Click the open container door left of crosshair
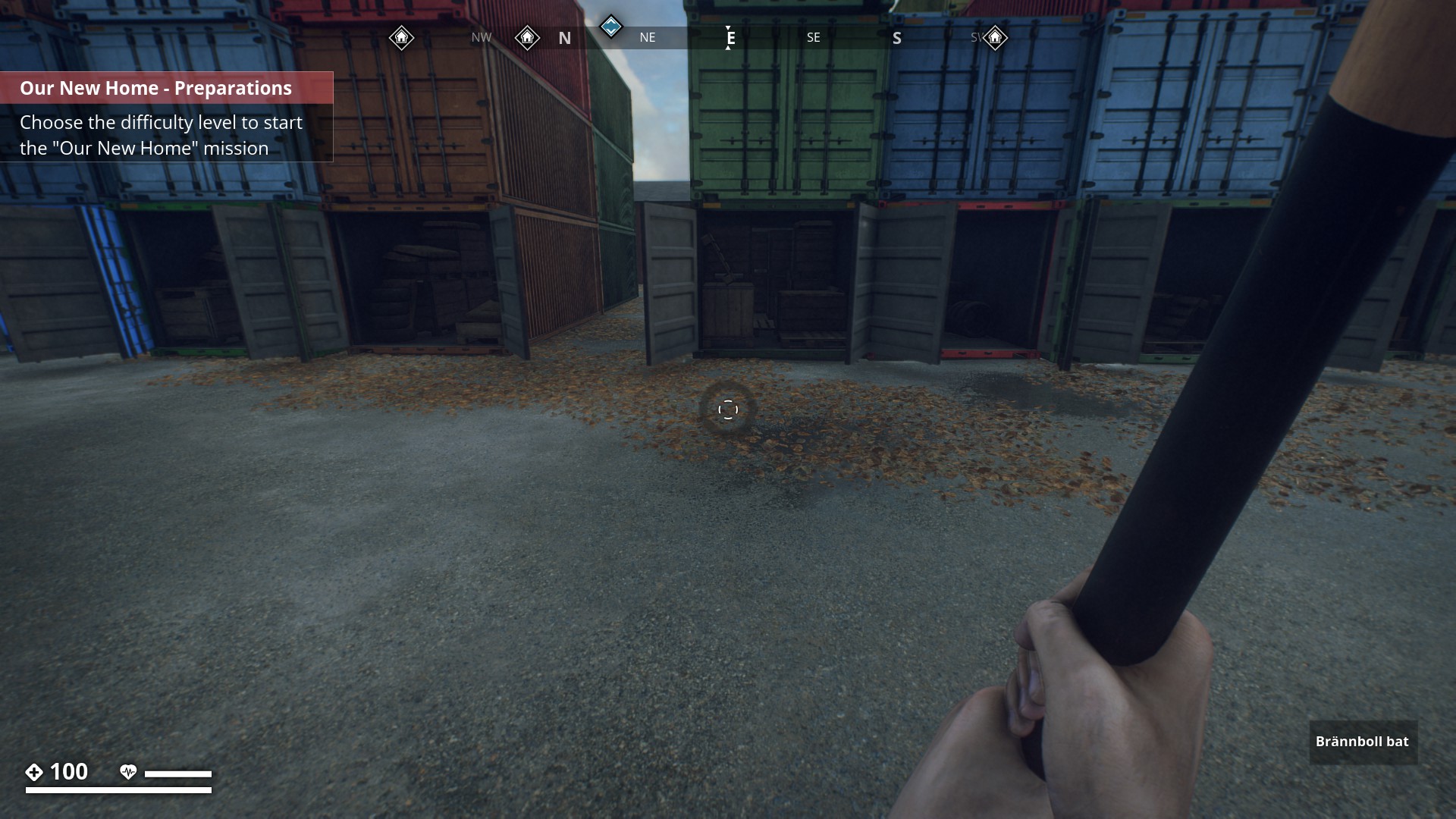 coord(670,281)
